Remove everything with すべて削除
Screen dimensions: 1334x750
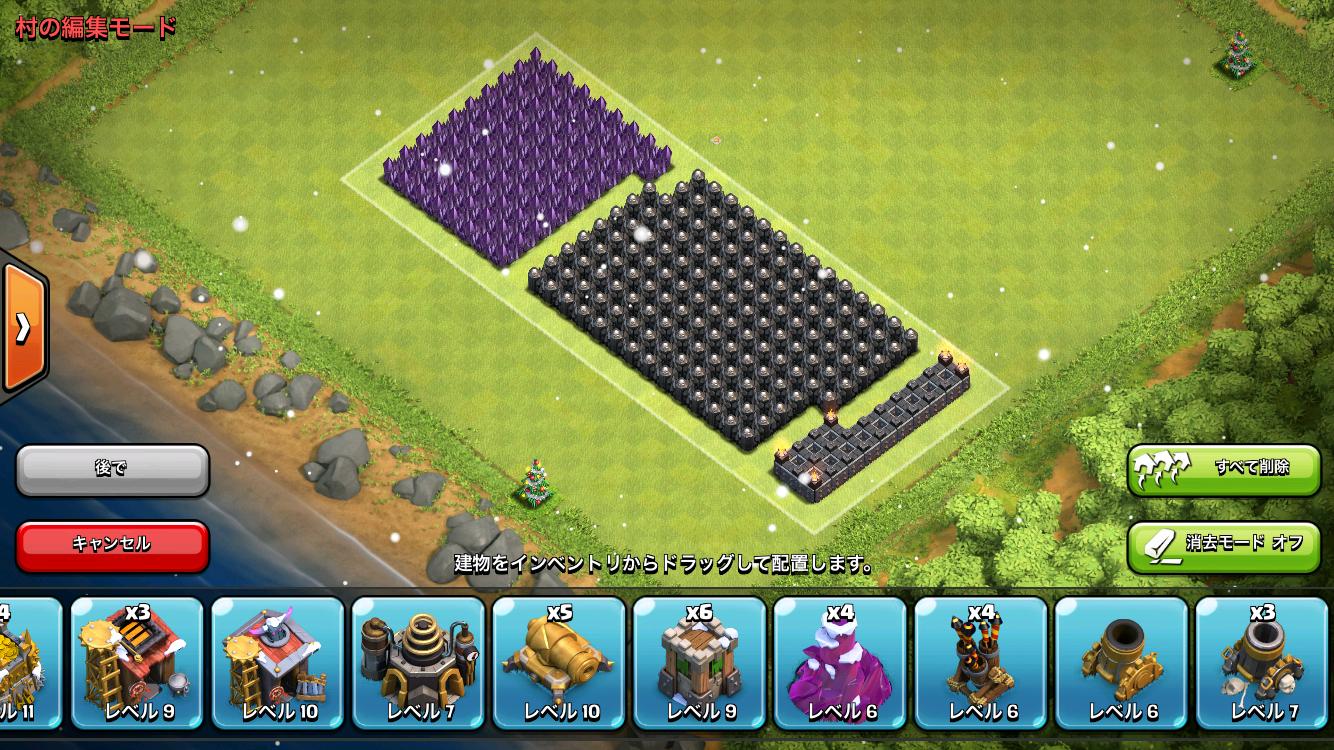coord(1224,469)
